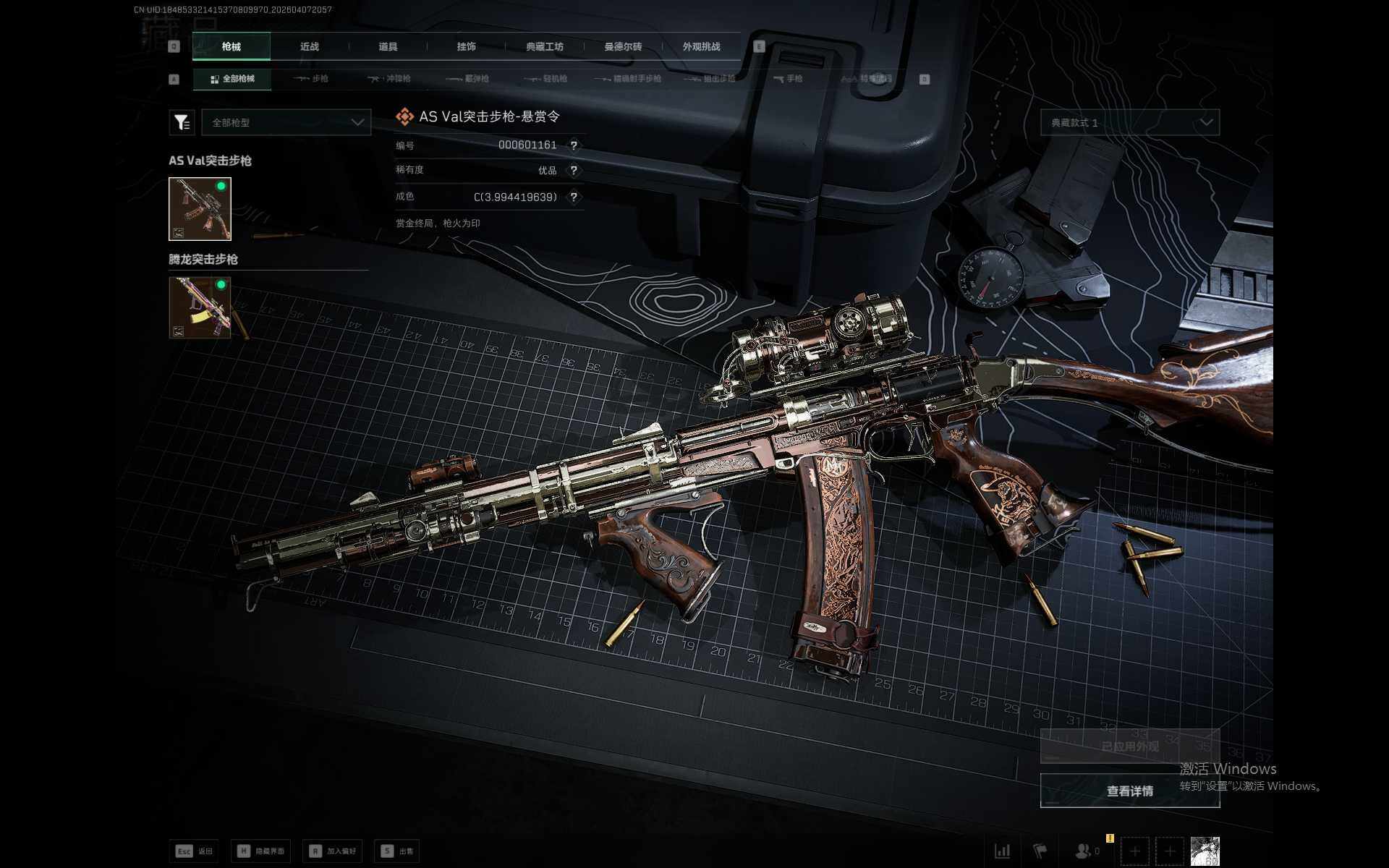
Task: Open the 典藏款式 1 style dropdown
Action: point(1129,122)
